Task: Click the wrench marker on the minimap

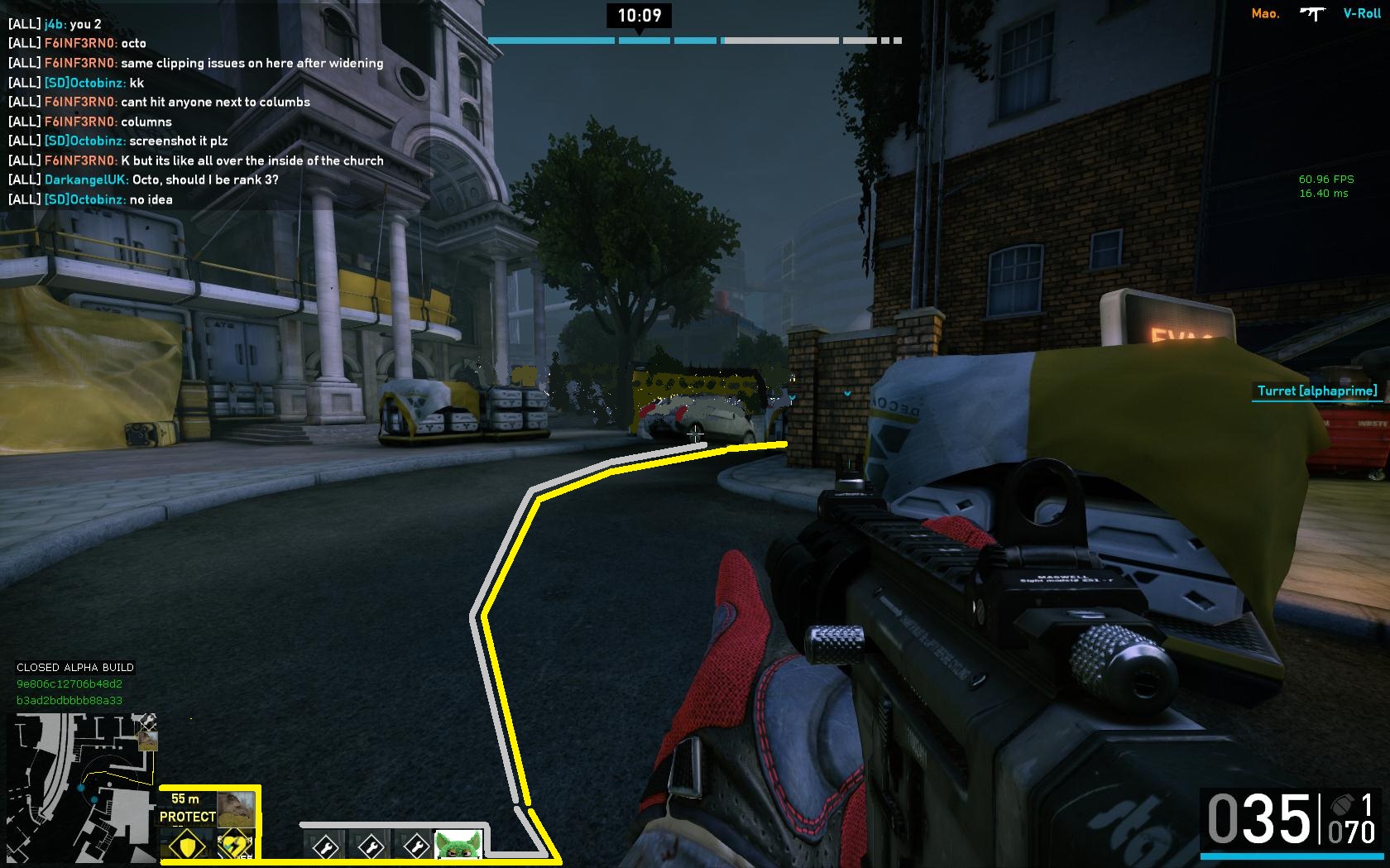Action: (146, 722)
